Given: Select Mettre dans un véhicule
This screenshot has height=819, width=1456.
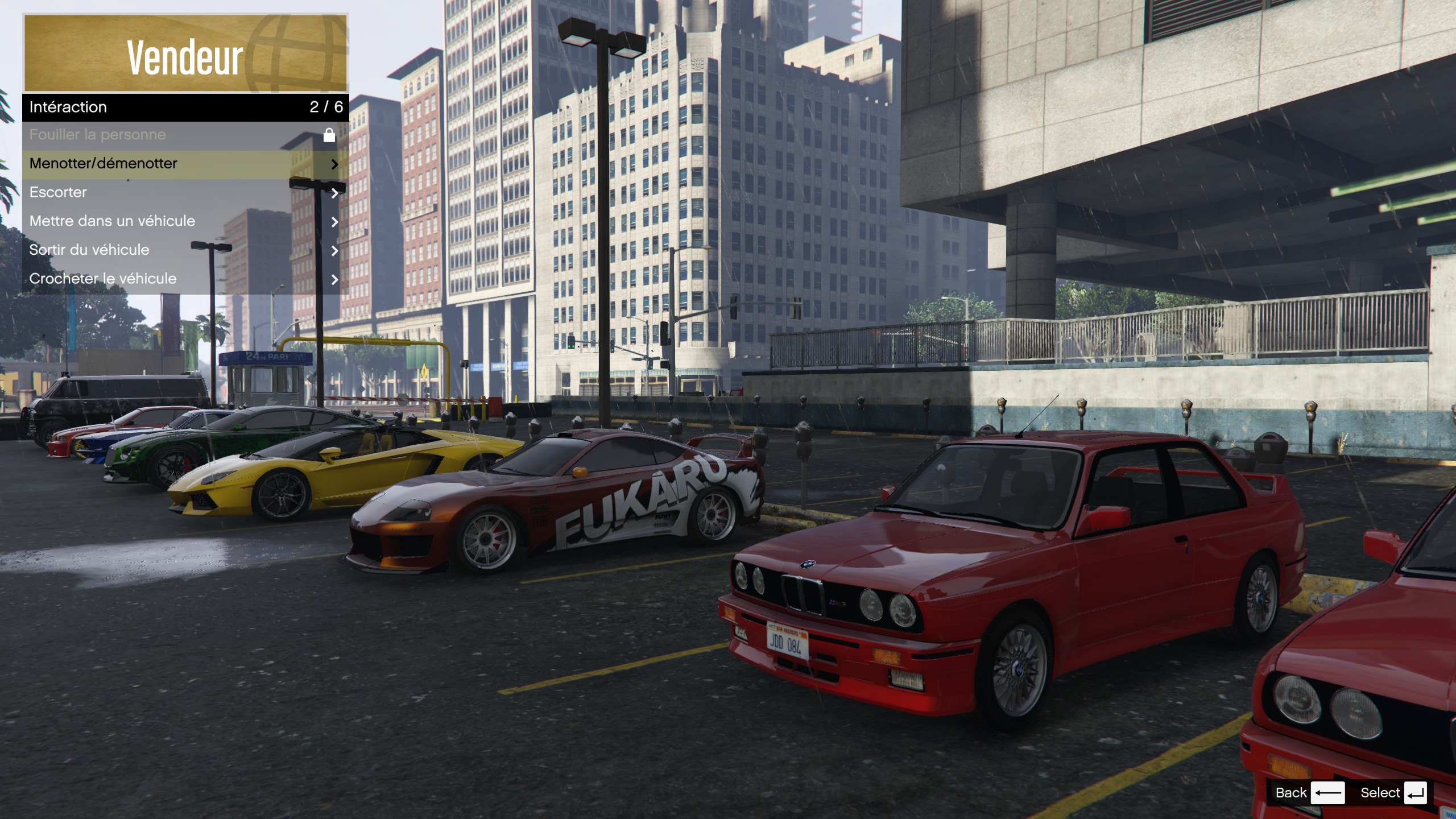Looking at the screenshot, I should tap(184, 221).
